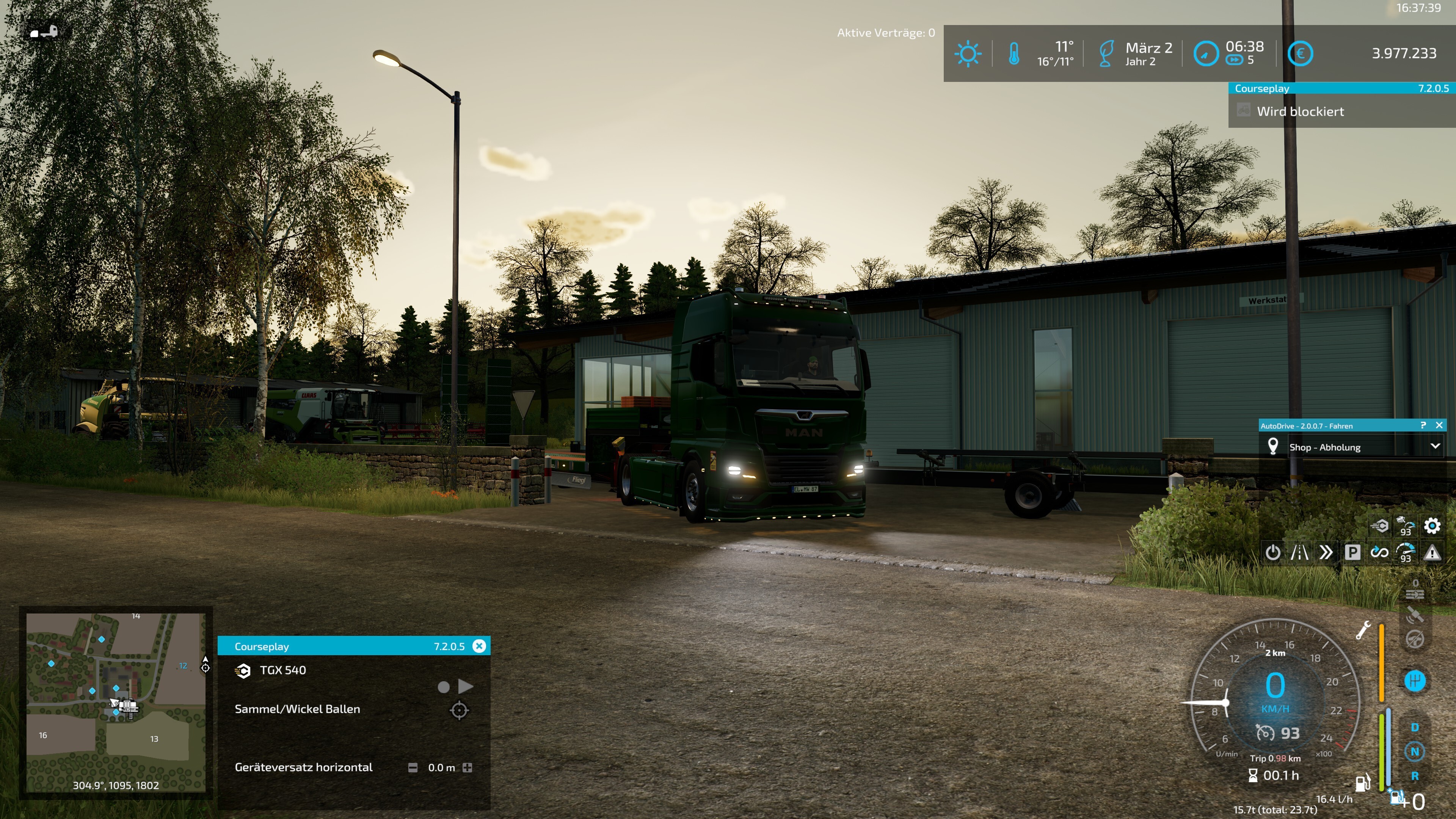1456x819 pixels.
Task: Click the AutoDrive warning triangle icon
Action: click(x=1432, y=552)
